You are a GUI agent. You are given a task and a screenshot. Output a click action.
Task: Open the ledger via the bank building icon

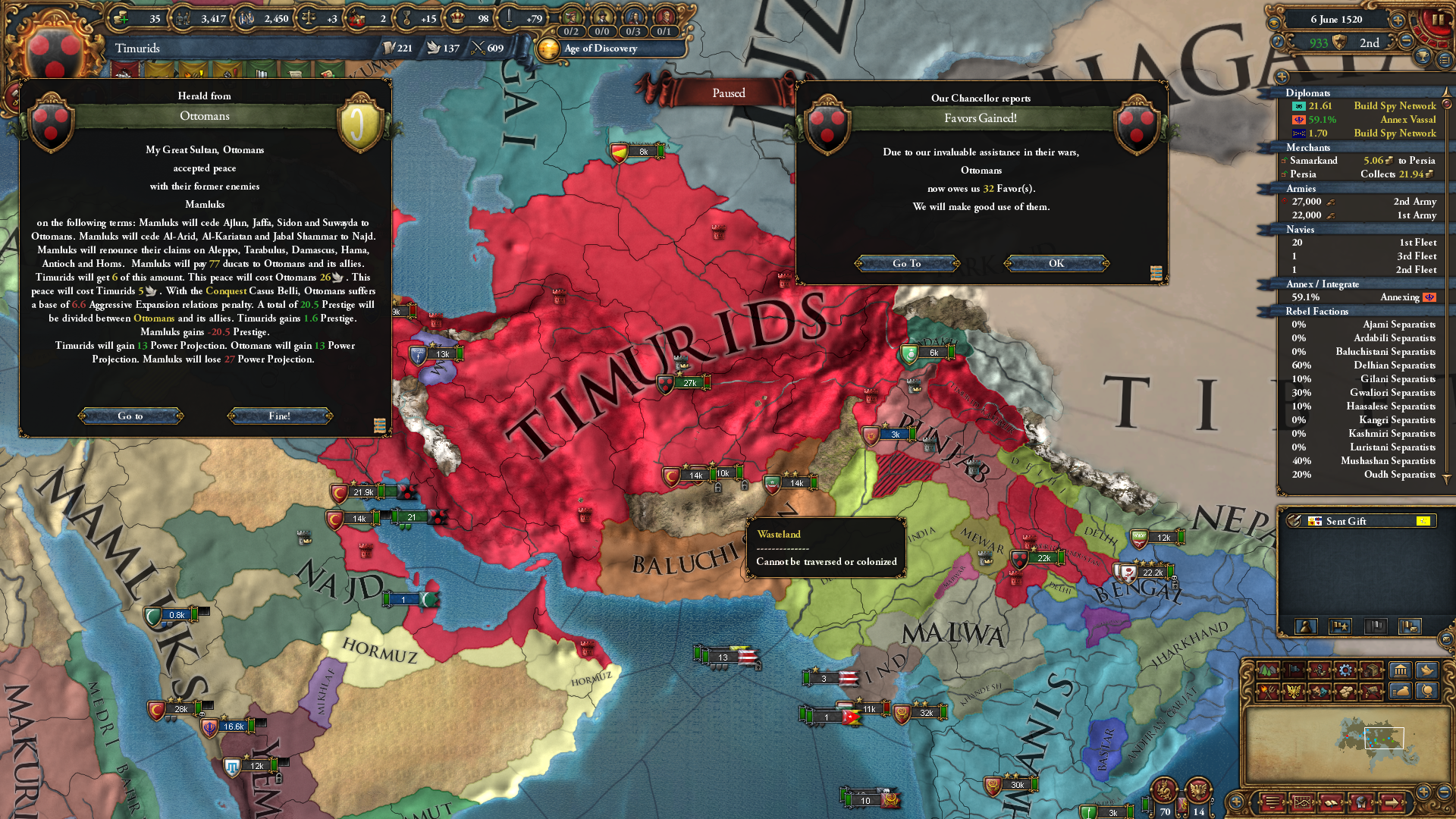tap(1400, 670)
